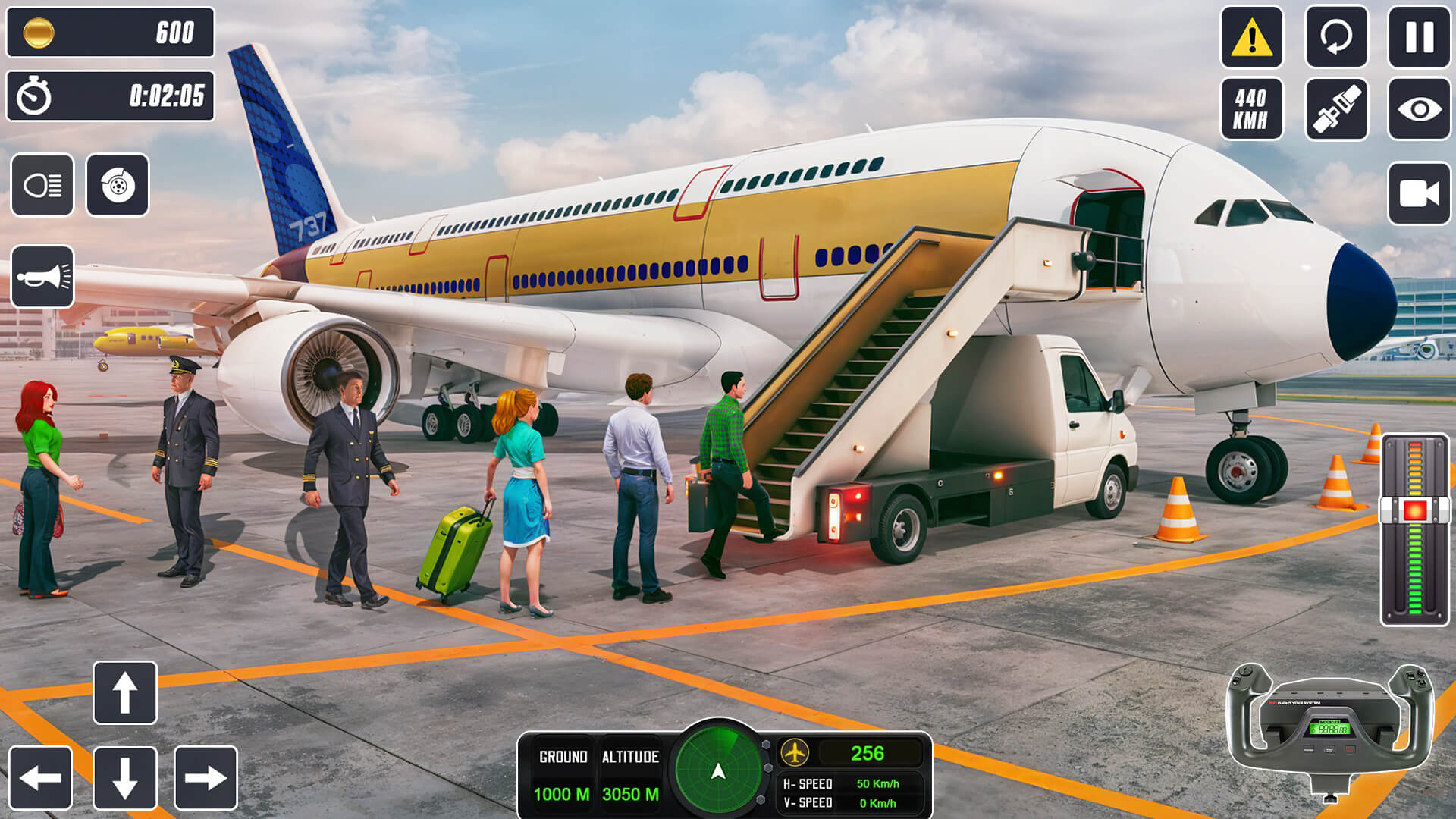This screenshot has height=819, width=1456.
Task: Select the GROUND panel label
Action: (563, 755)
